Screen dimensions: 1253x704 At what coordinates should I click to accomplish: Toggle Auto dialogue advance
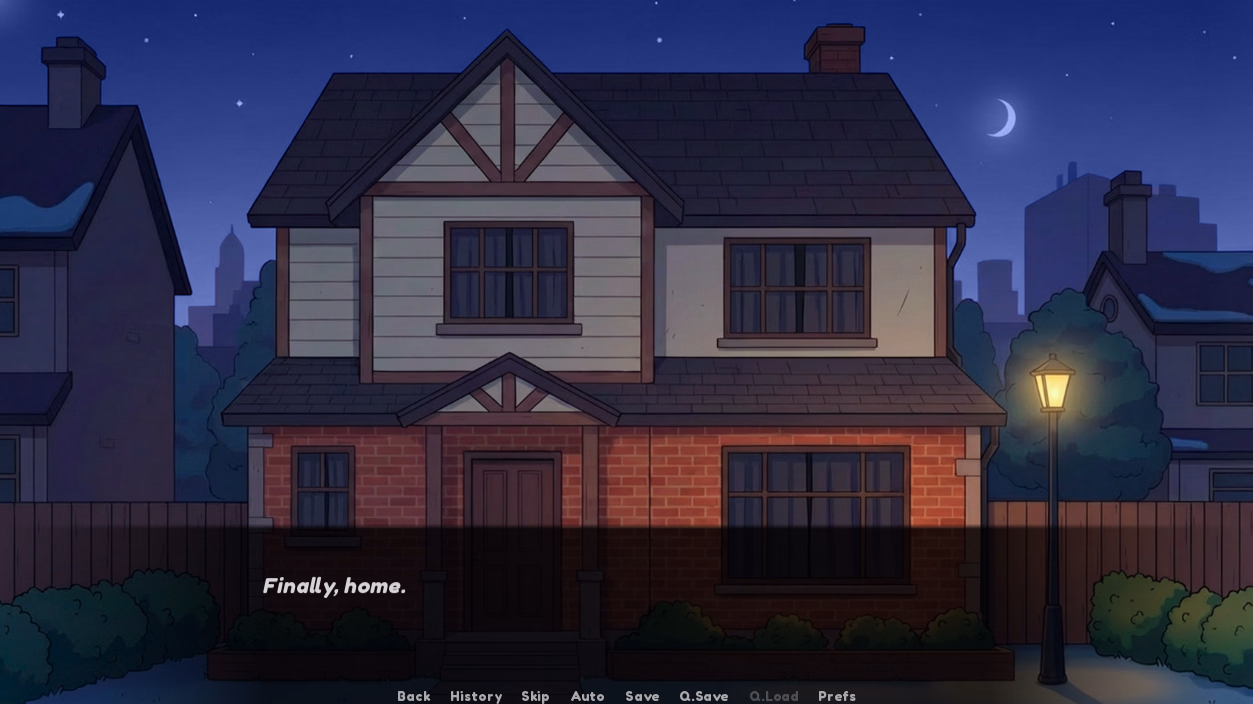[x=587, y=696]
